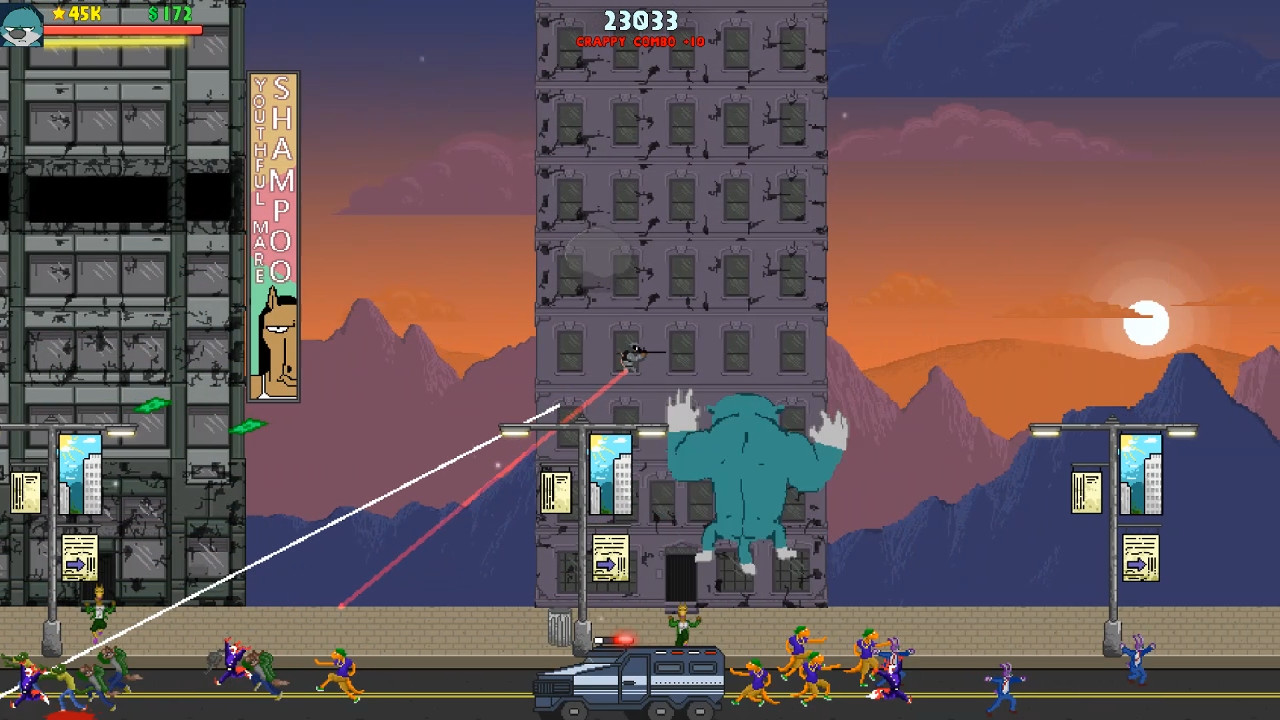This screenshot has width=1280, height=720.
Task: Click the CRAPPY COMBO +10 text
Action: tap(640, 42)
